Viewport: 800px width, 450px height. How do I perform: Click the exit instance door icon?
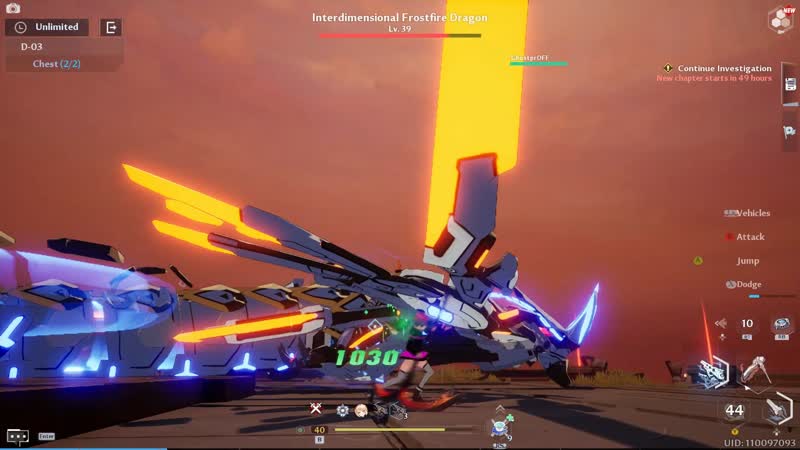pyautogui.click(x=111, y=27)
